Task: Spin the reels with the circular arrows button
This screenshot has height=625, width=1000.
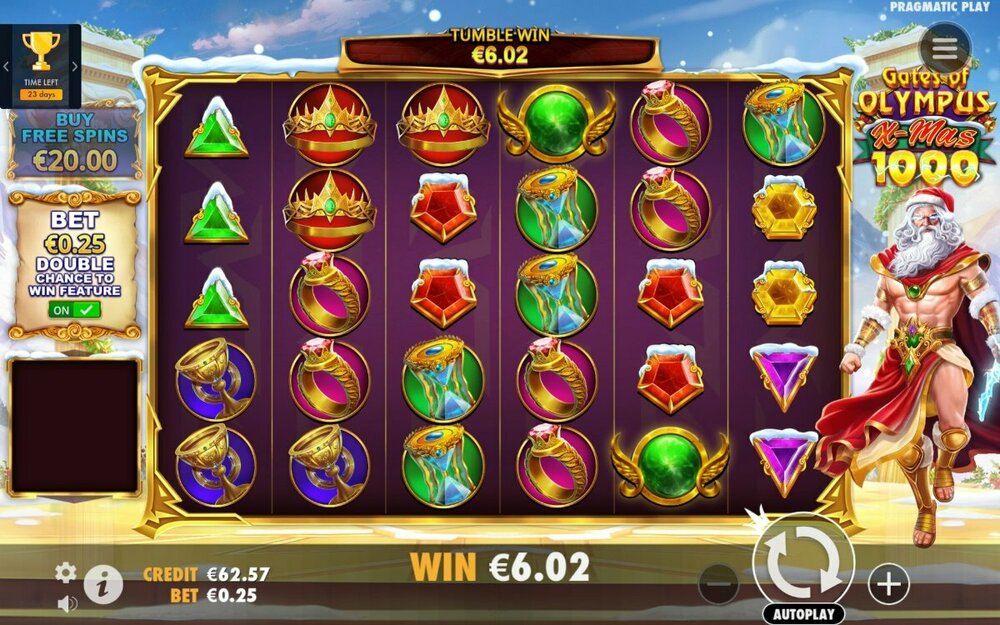Action: (x=803, y=562)
